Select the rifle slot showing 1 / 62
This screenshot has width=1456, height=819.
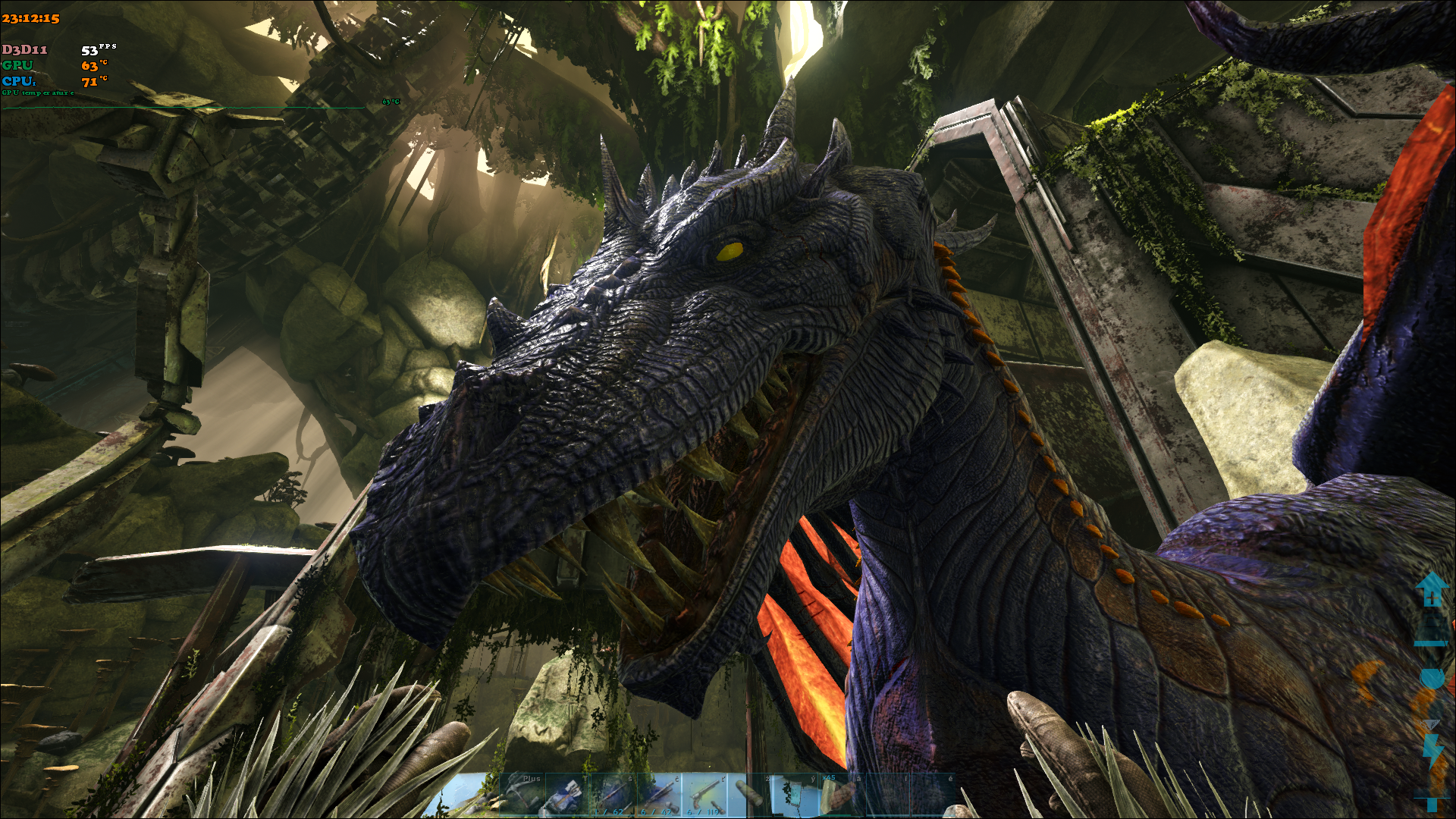pos(613,795)
